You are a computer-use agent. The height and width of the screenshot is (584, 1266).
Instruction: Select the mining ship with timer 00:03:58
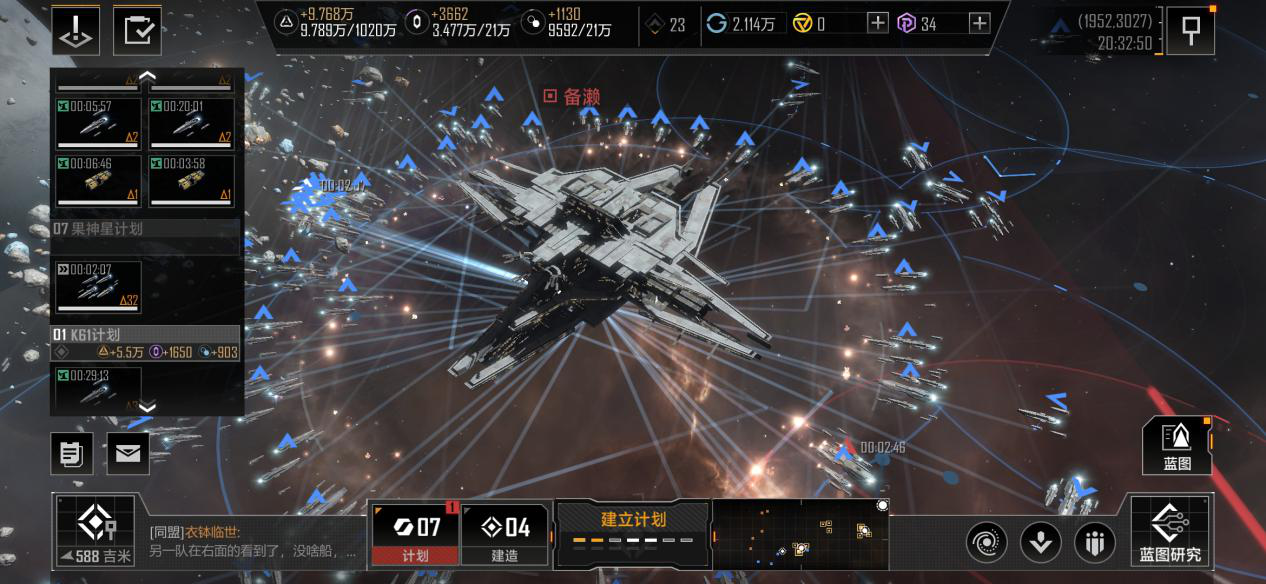[191, 181]
